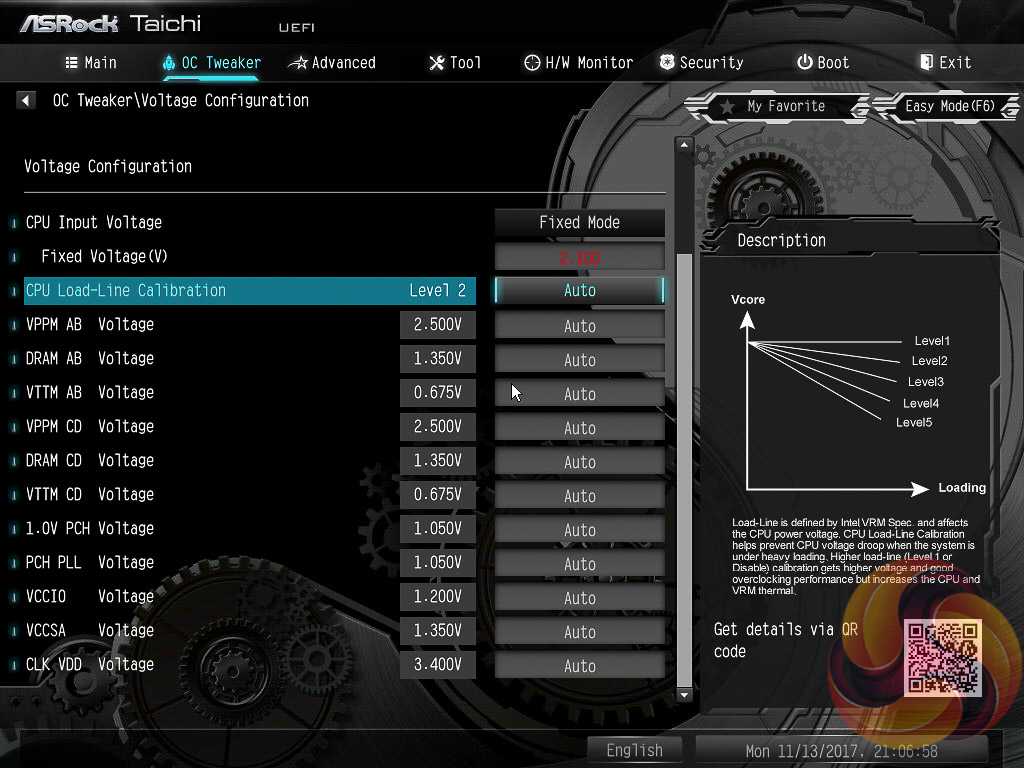Set DRAM AB Voltage Auto field
This screenshot has height=768, width=1024.
(x=580, y=359)
